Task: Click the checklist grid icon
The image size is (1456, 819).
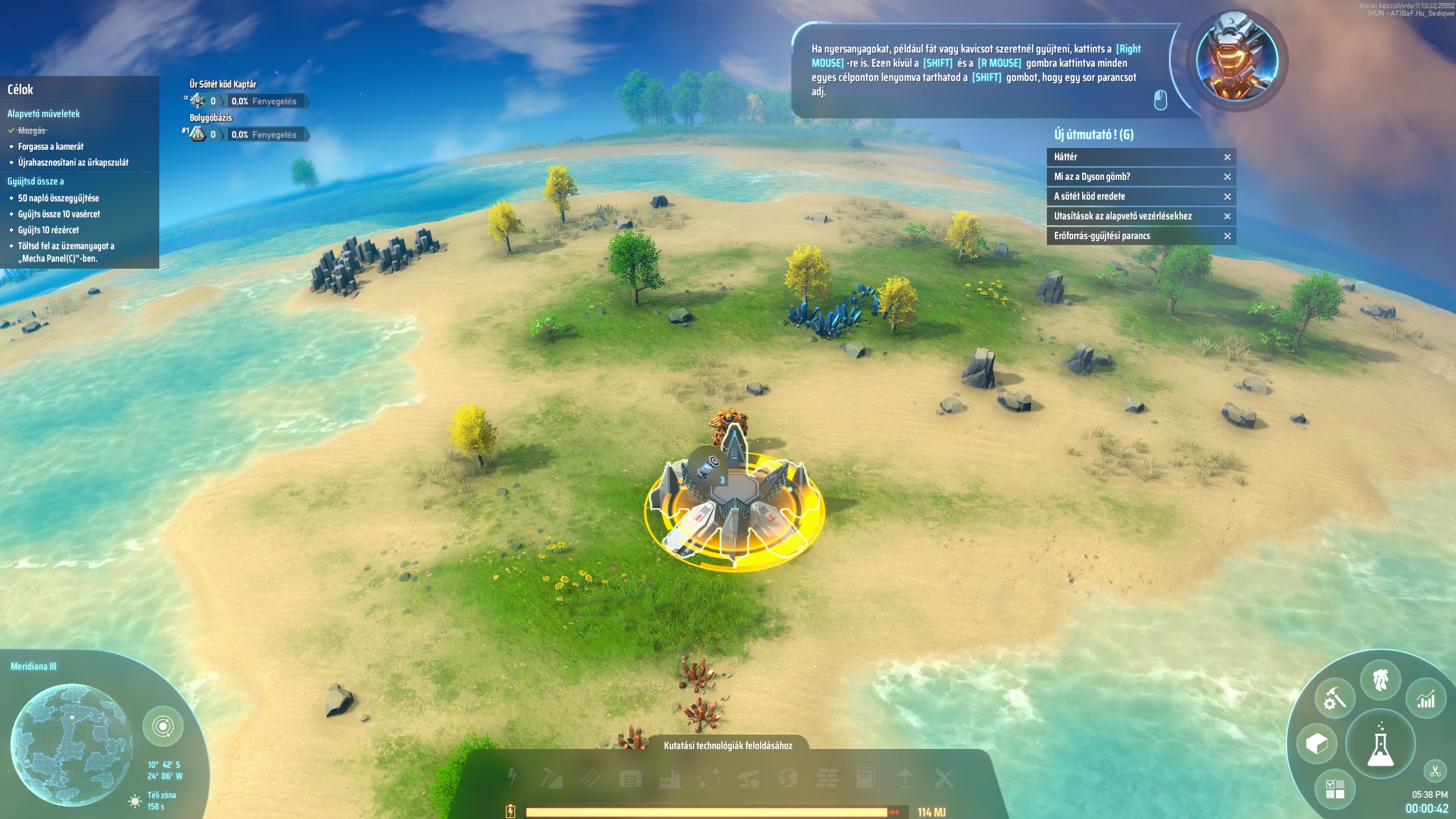Action: click(x=1334, y=789)
